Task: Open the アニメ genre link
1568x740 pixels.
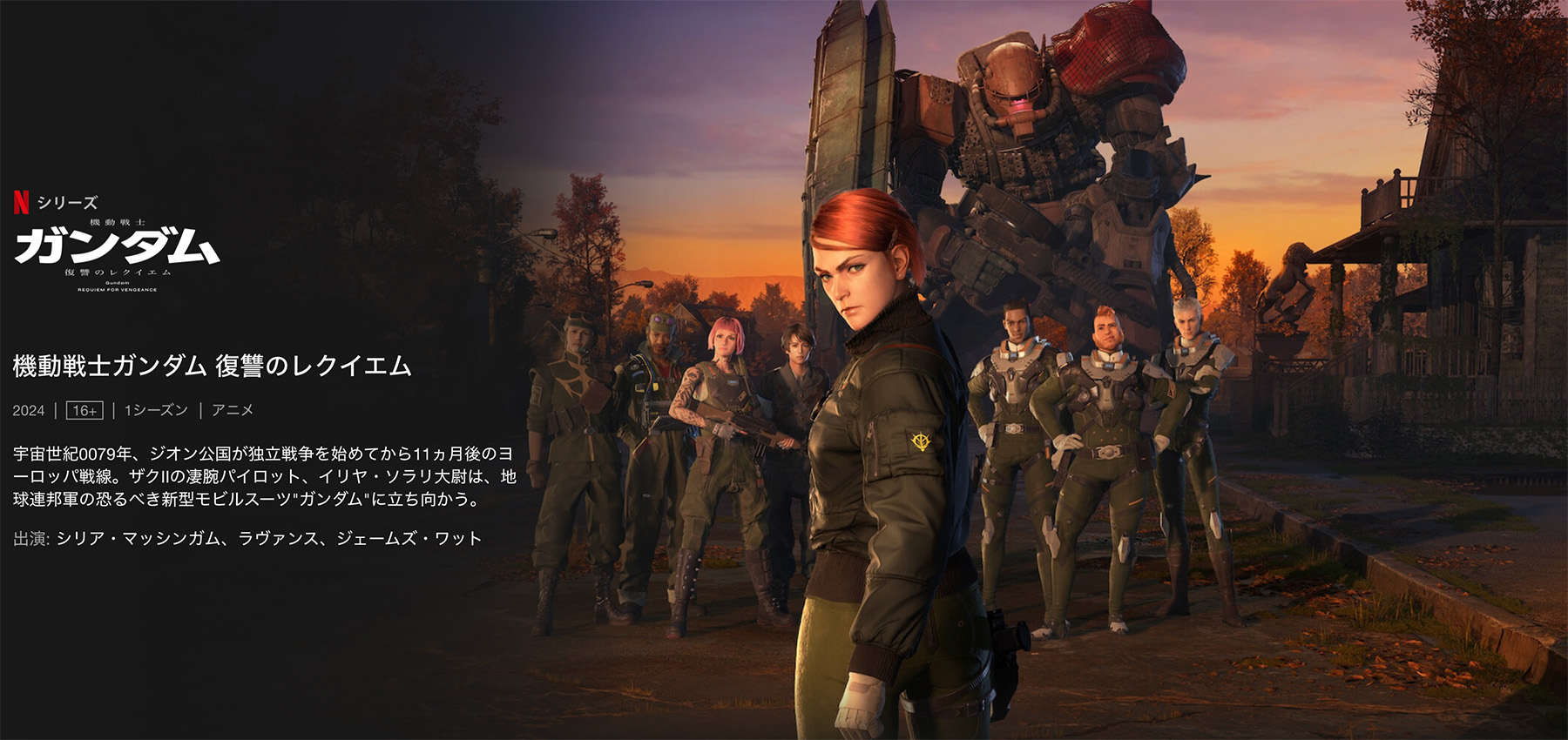Action: pos(233,410)
